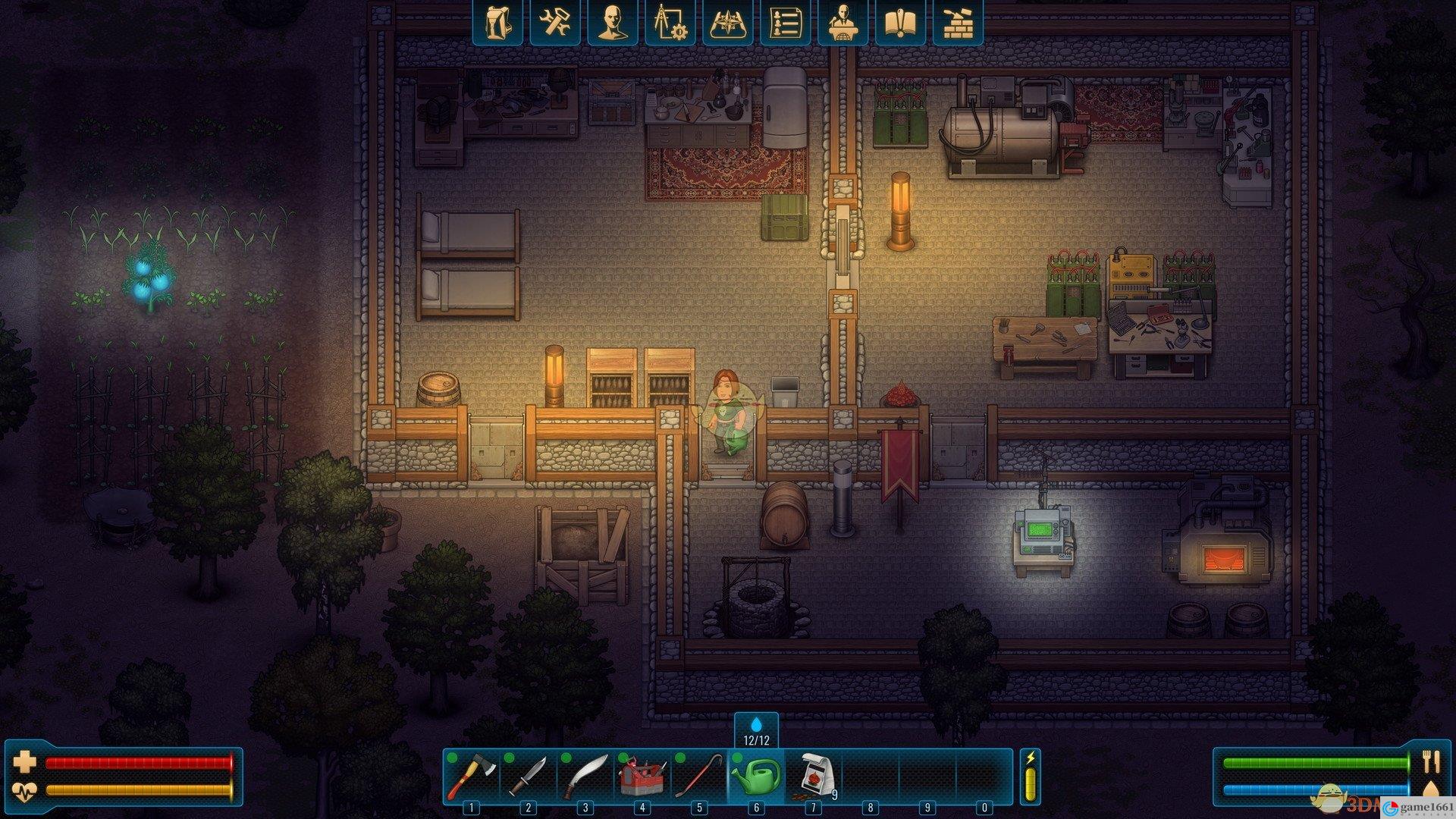View the social contacts list menu

(785, 22)
